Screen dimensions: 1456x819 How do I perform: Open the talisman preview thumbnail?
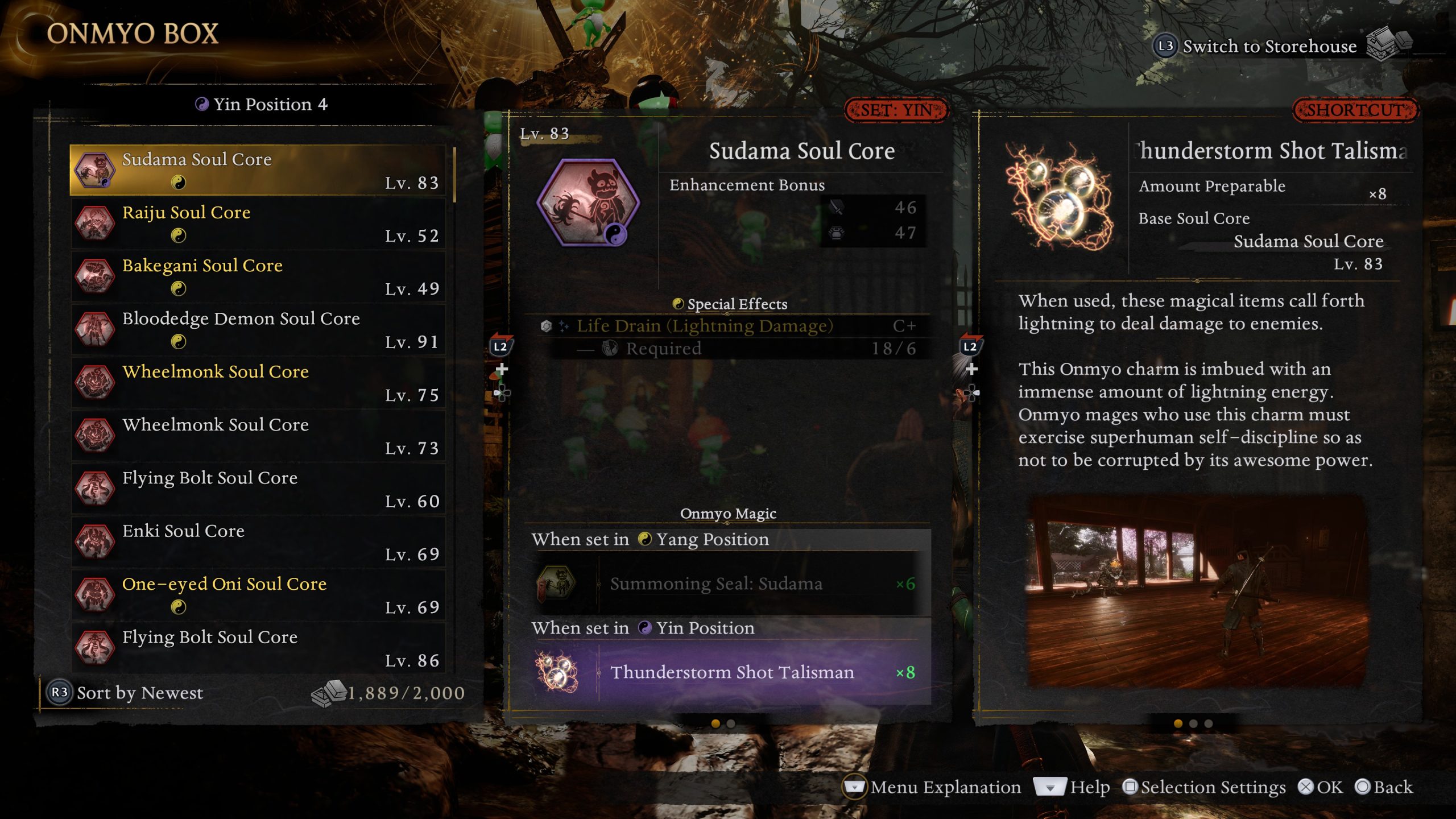click(1197, 591)
